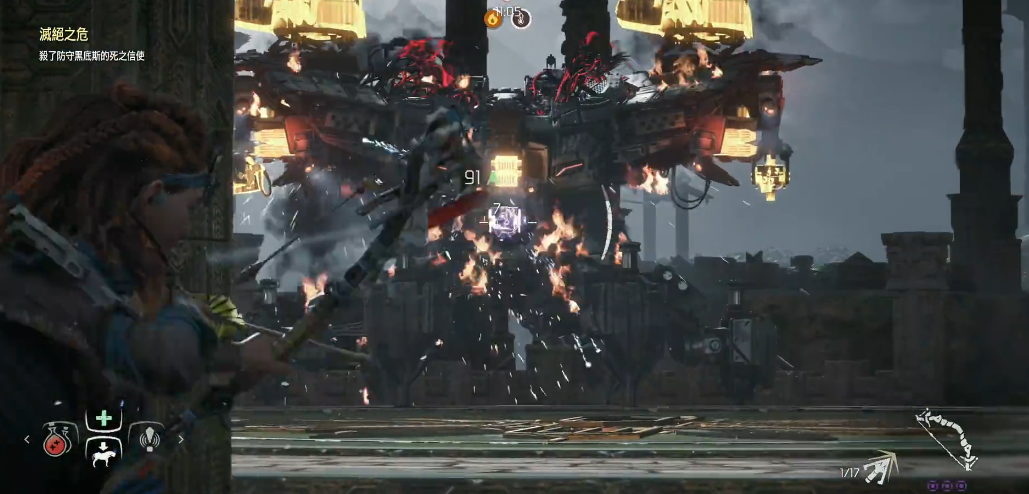
Task: Click the dark round status icon beside the flame
Action: 521,18
